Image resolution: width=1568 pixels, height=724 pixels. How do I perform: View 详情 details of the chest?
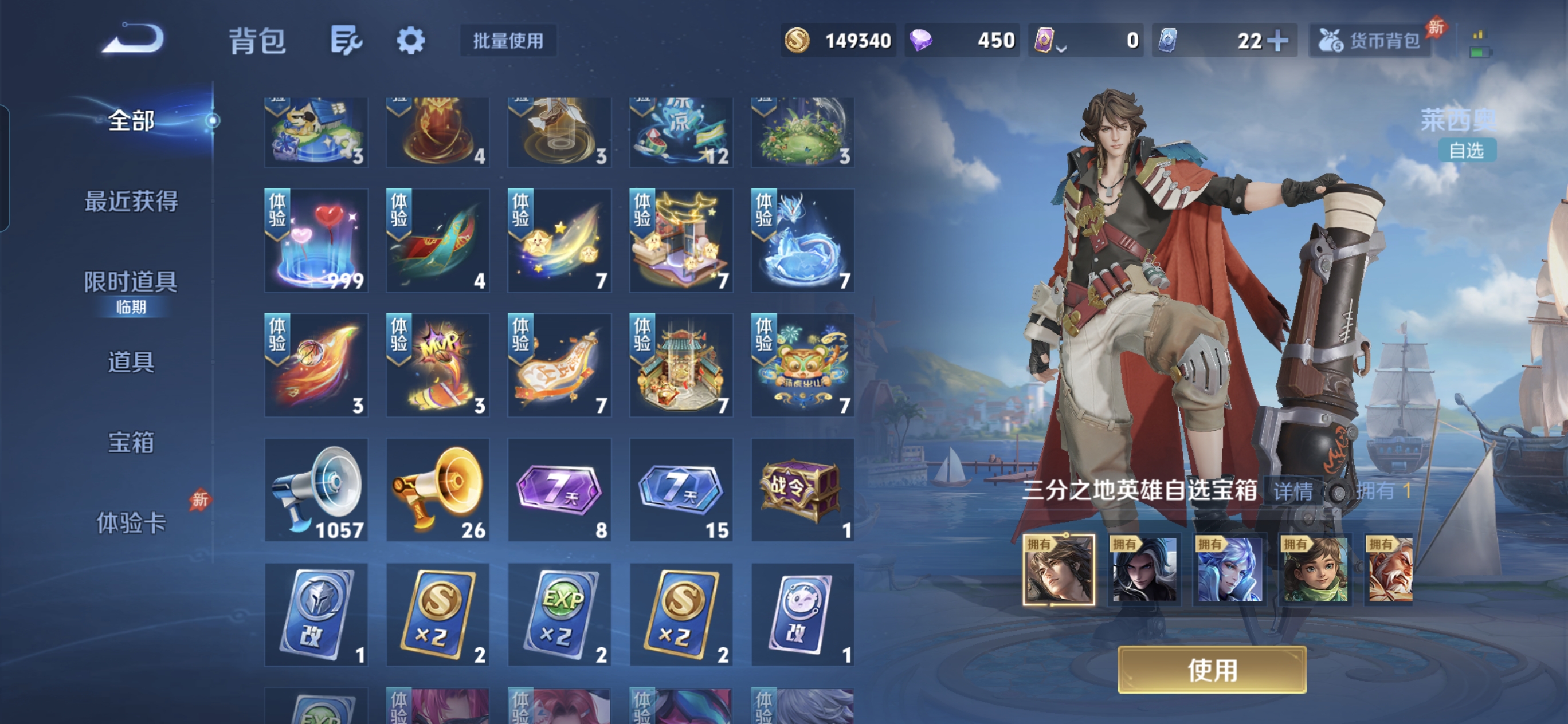[1293, 491]
